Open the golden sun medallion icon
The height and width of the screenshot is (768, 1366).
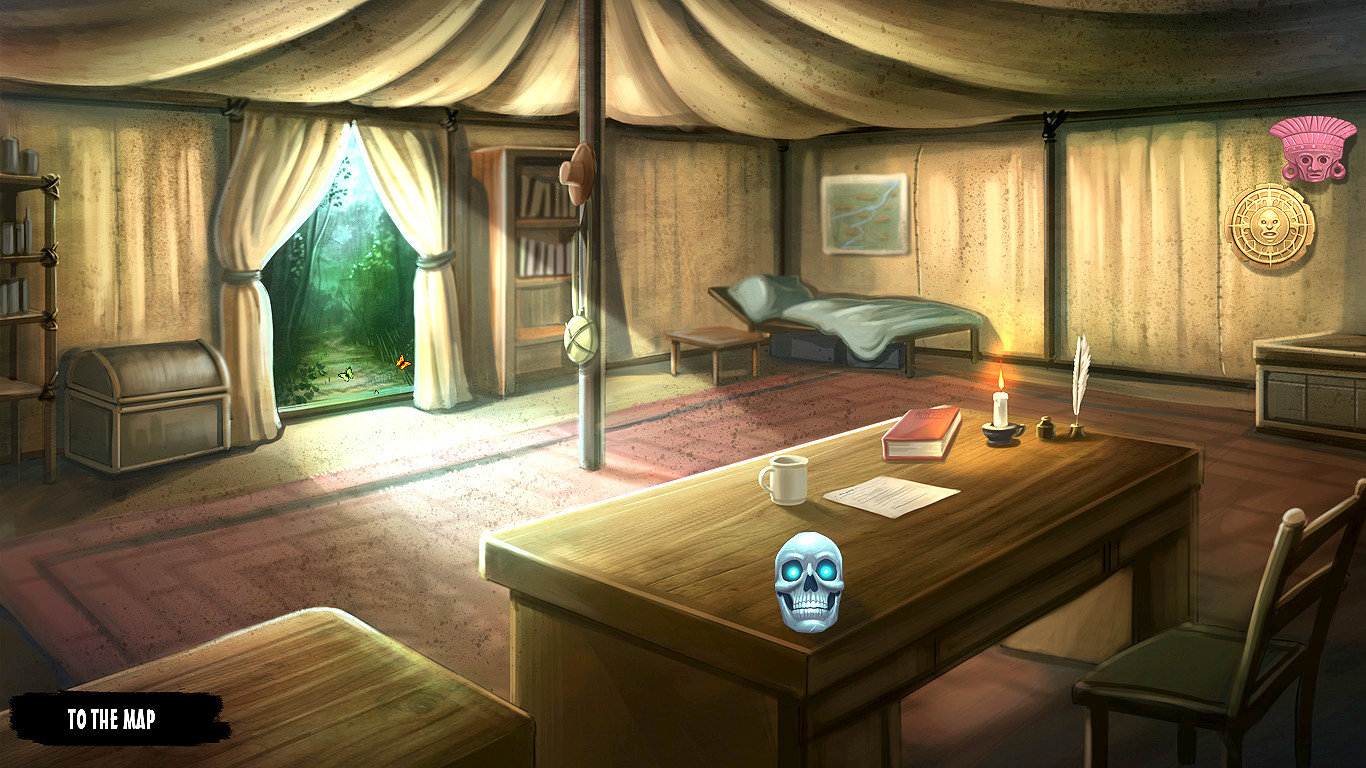[1269, 225]
